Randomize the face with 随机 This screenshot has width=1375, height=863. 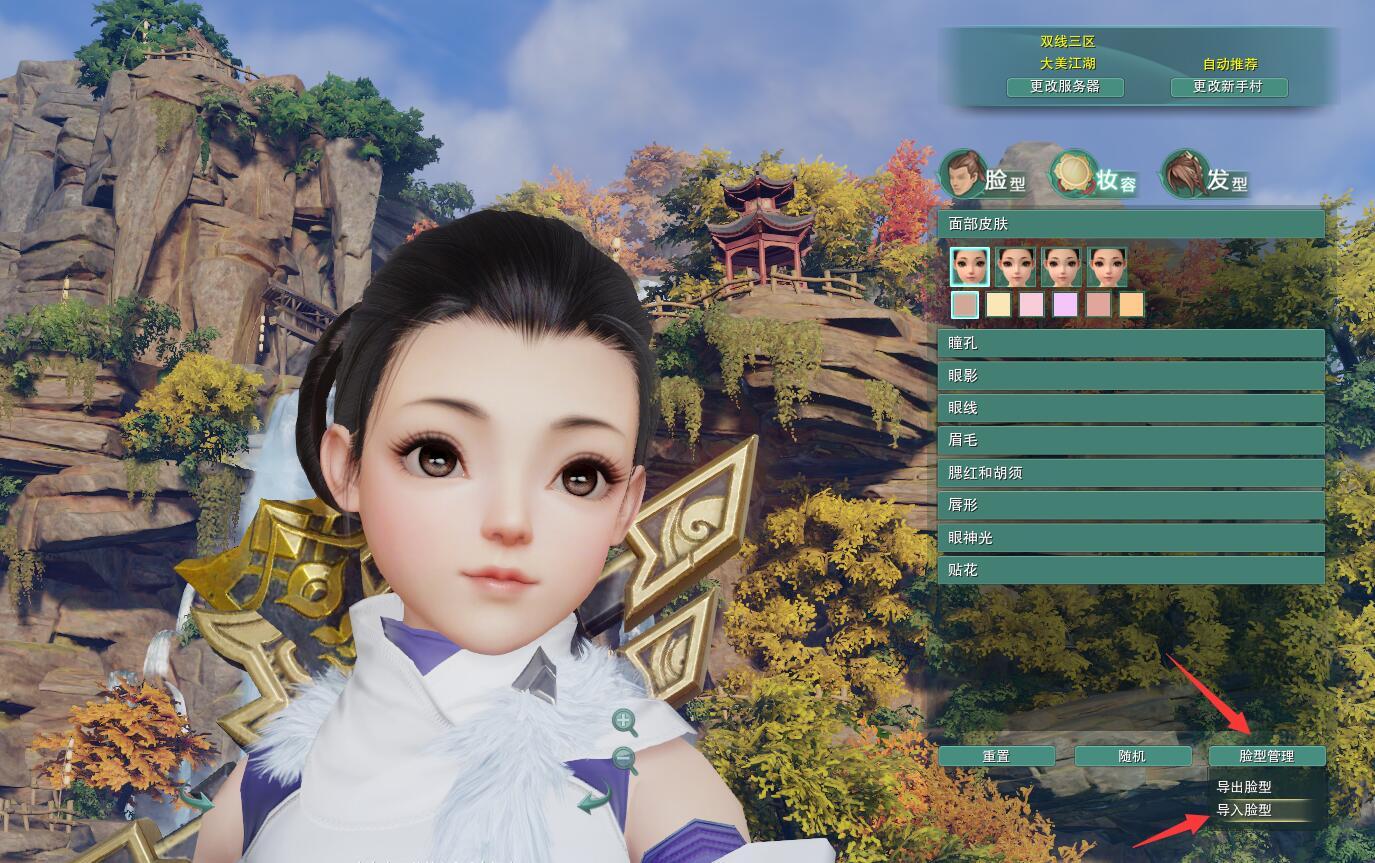(1132, 756)
